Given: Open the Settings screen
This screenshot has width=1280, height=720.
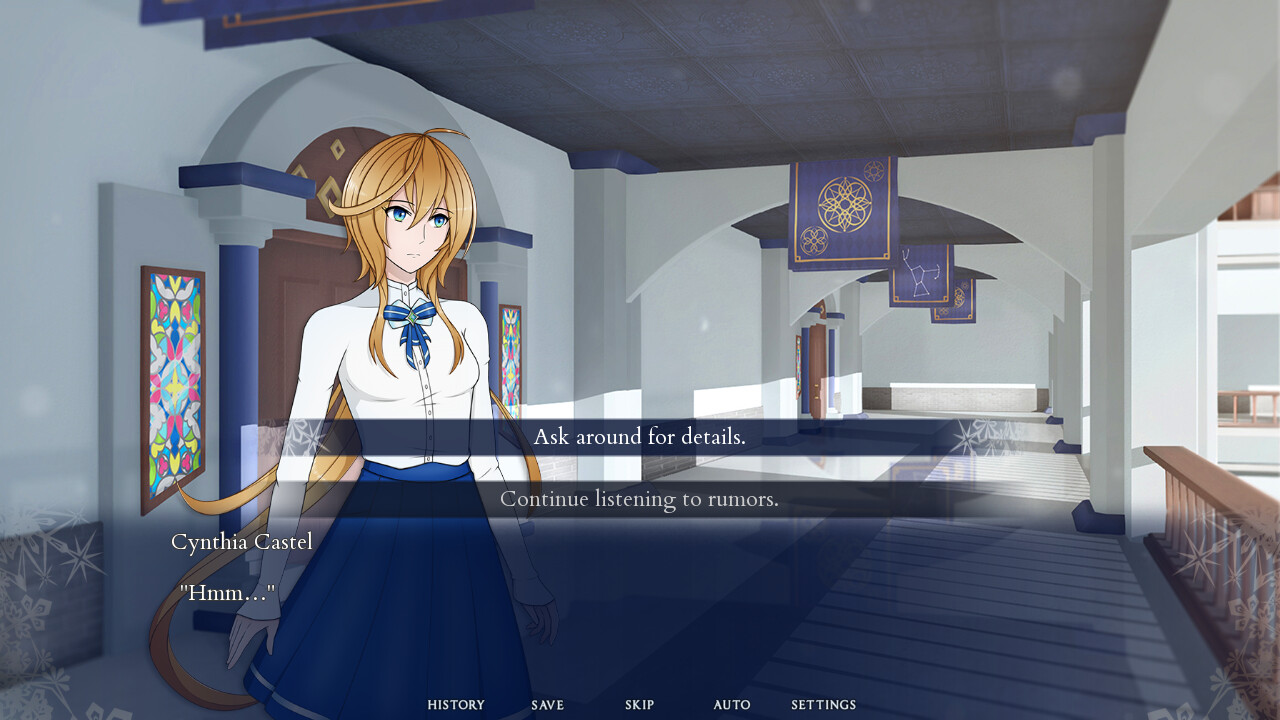Looking at the screenshot, I should tap(823, 705).
